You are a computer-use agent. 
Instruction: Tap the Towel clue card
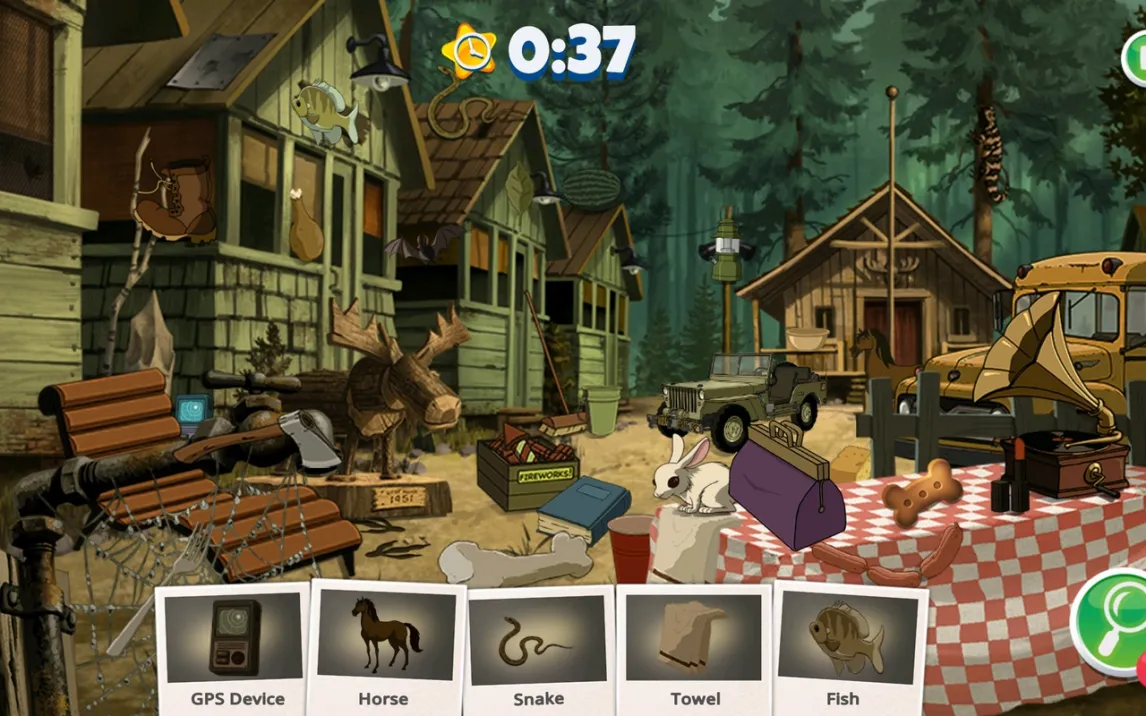coord(694,648)
